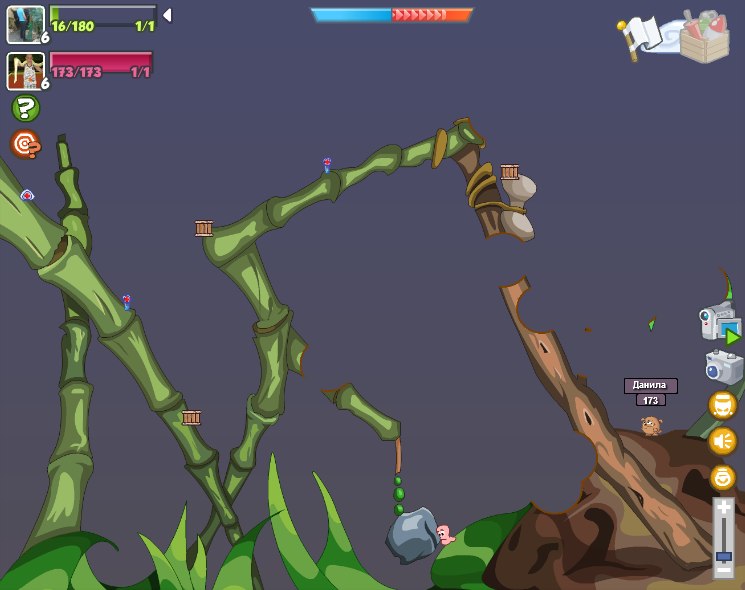The height and width of the screenshot is (590, 745).
Task: Toggle sound with the orange speaker button
Action: pos(722,441)
